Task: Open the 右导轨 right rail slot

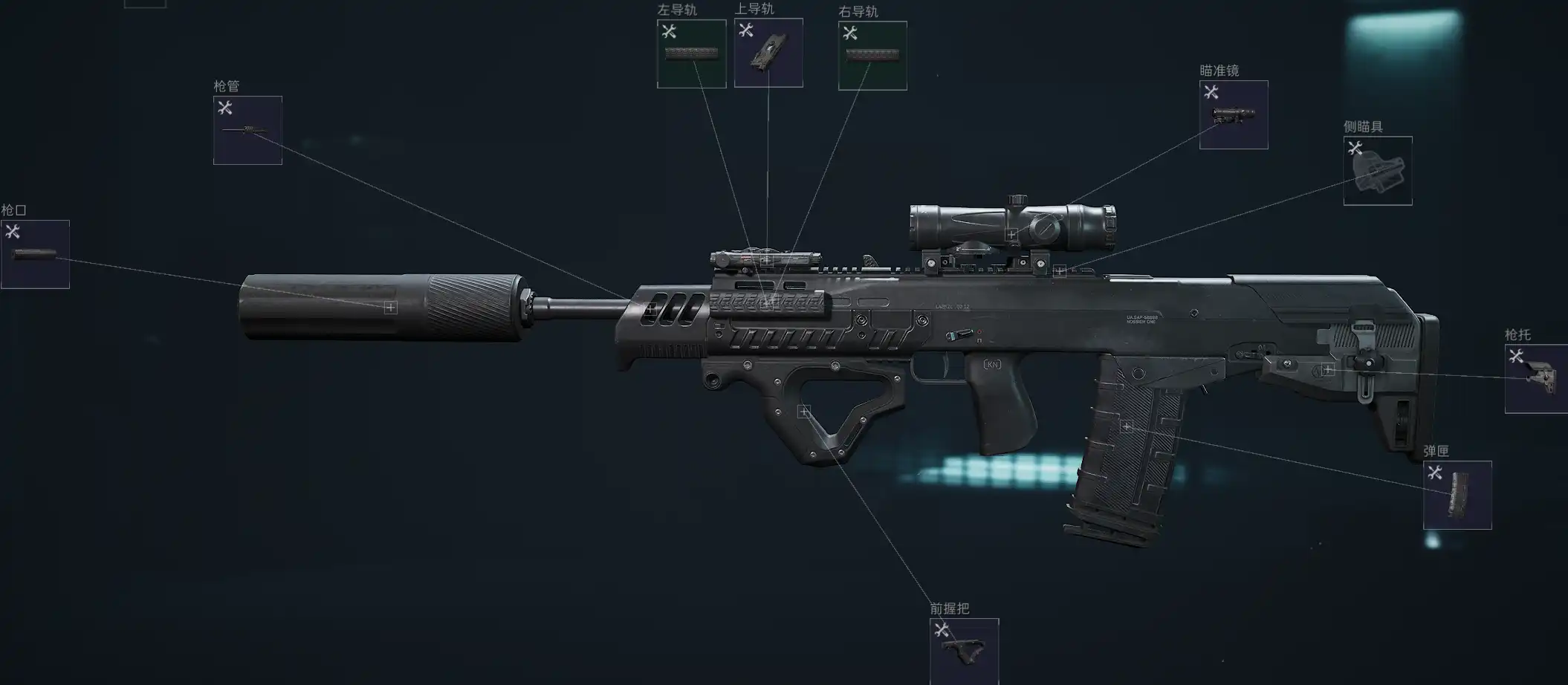Action: 872,56
